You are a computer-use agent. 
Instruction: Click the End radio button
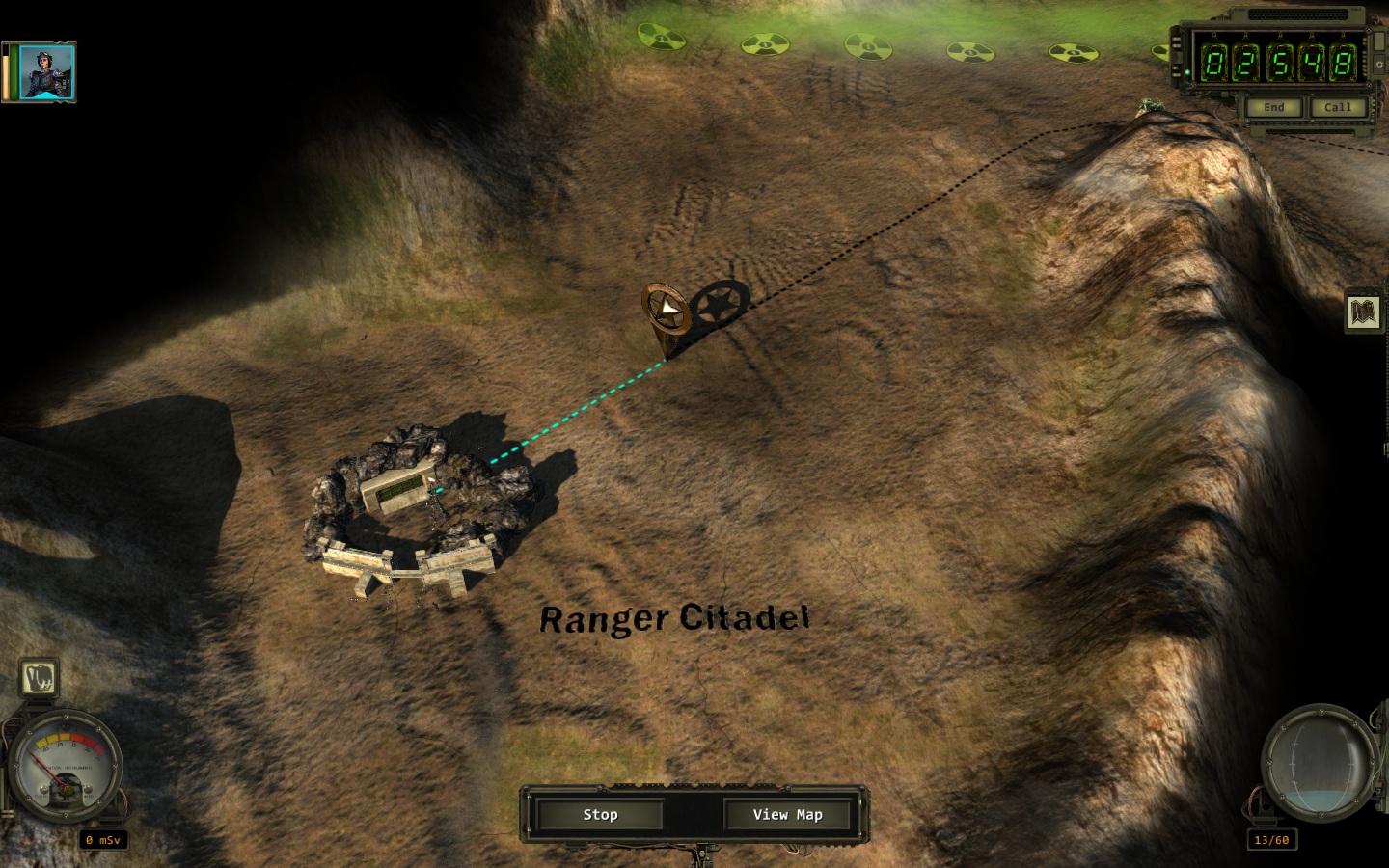pos(1273,107)
